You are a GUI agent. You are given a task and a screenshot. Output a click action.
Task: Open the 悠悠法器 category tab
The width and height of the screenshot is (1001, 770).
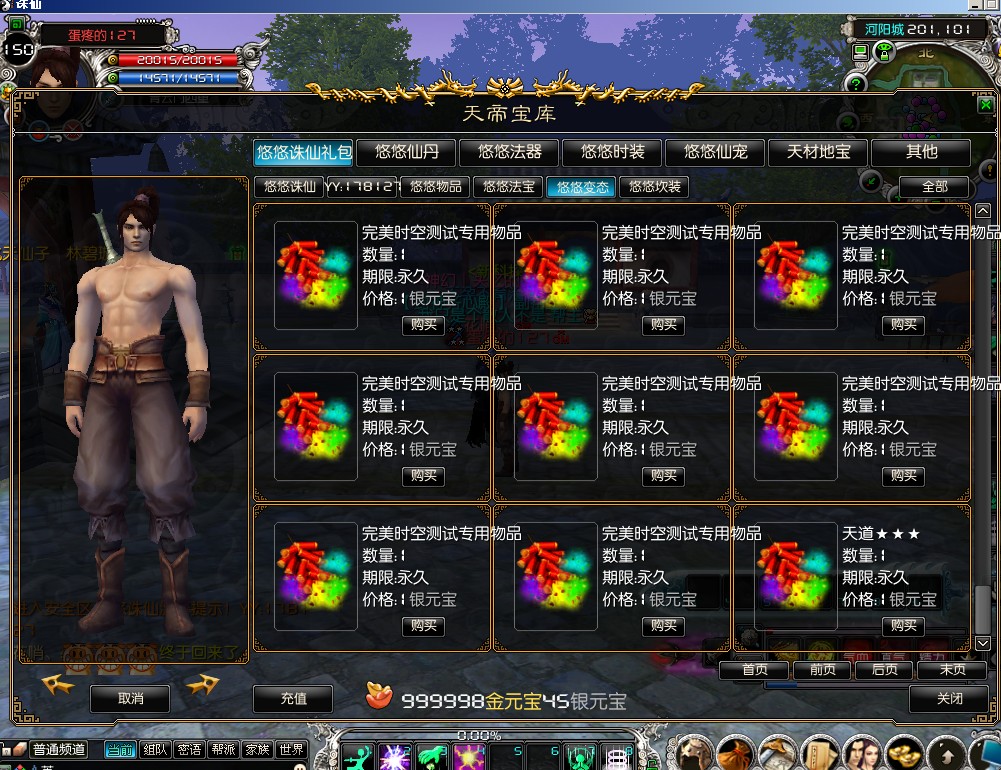coord(510,152)
